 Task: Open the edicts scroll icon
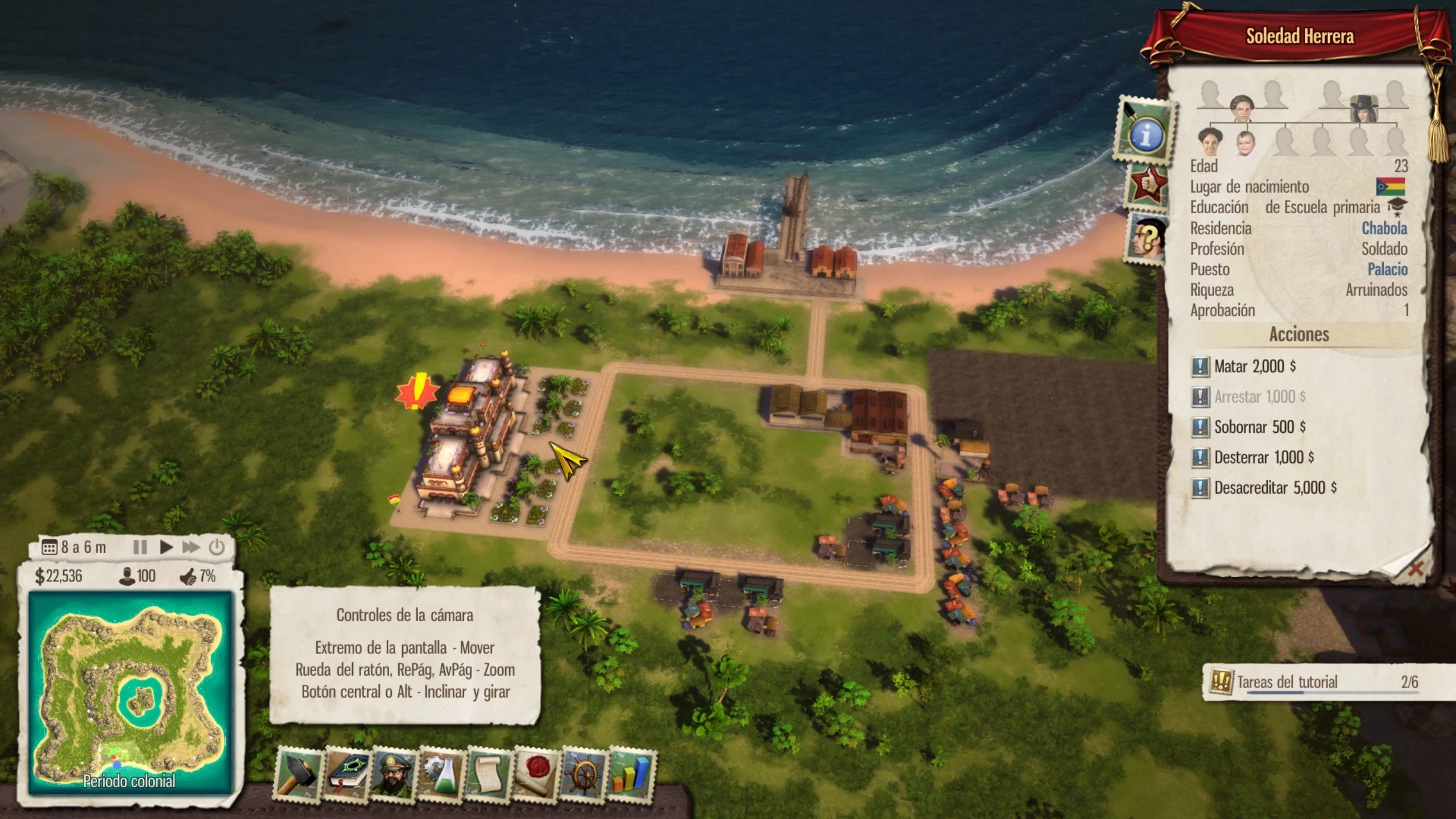tap(489, 774)
